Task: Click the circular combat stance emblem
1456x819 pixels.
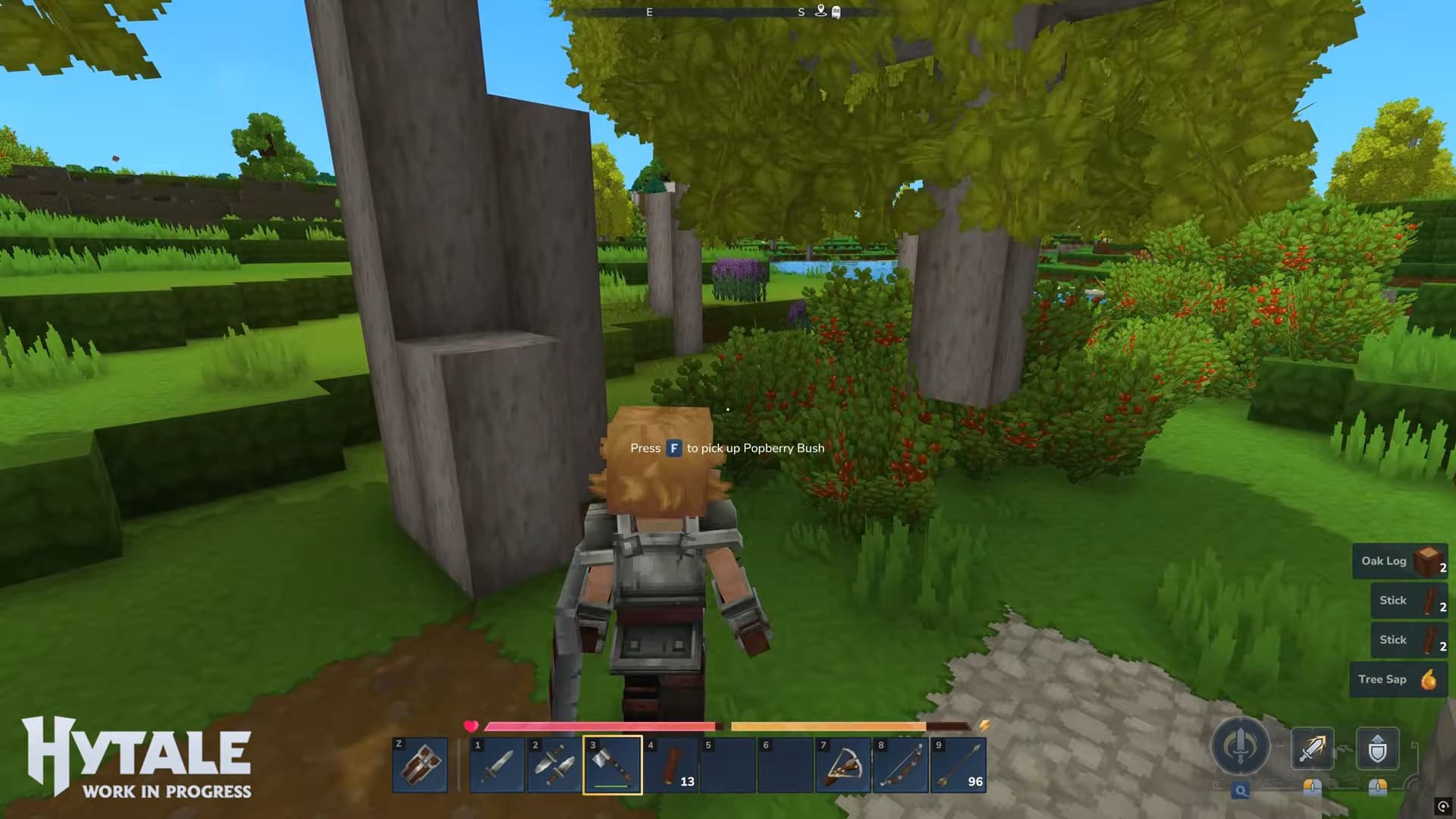Action: (x=1240, y=747)
